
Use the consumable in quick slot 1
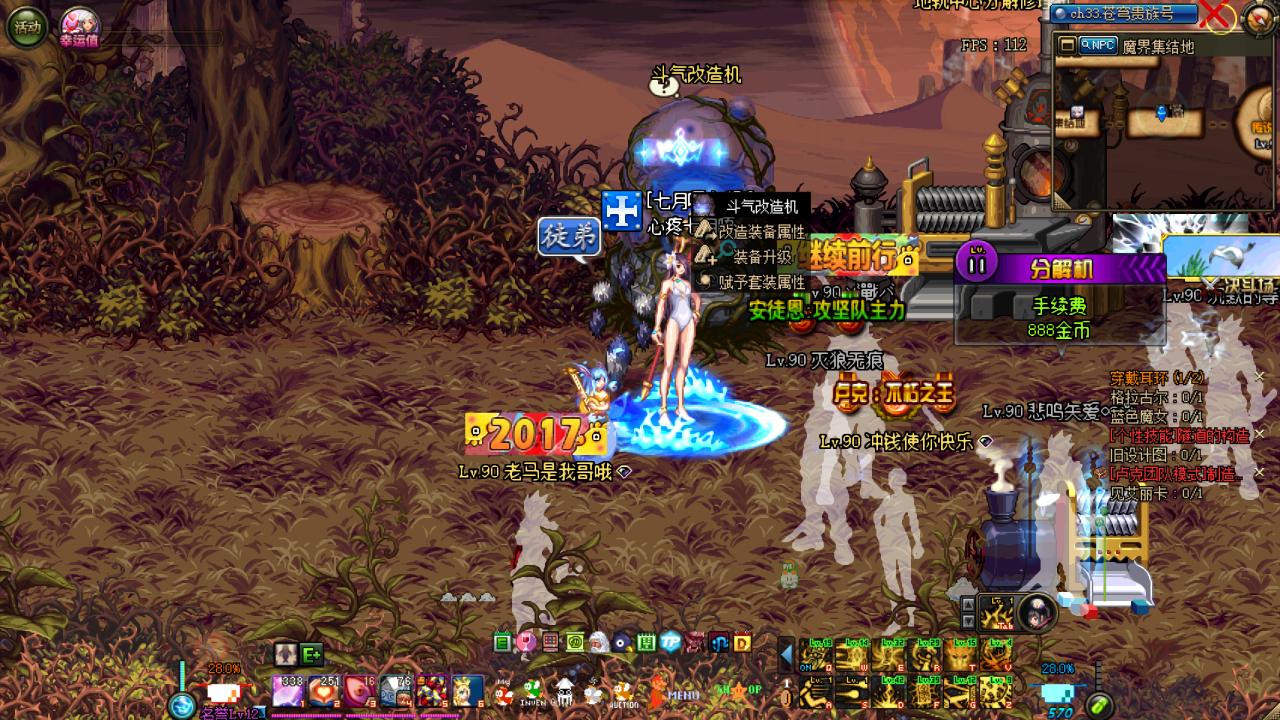[x=288, y=690]
